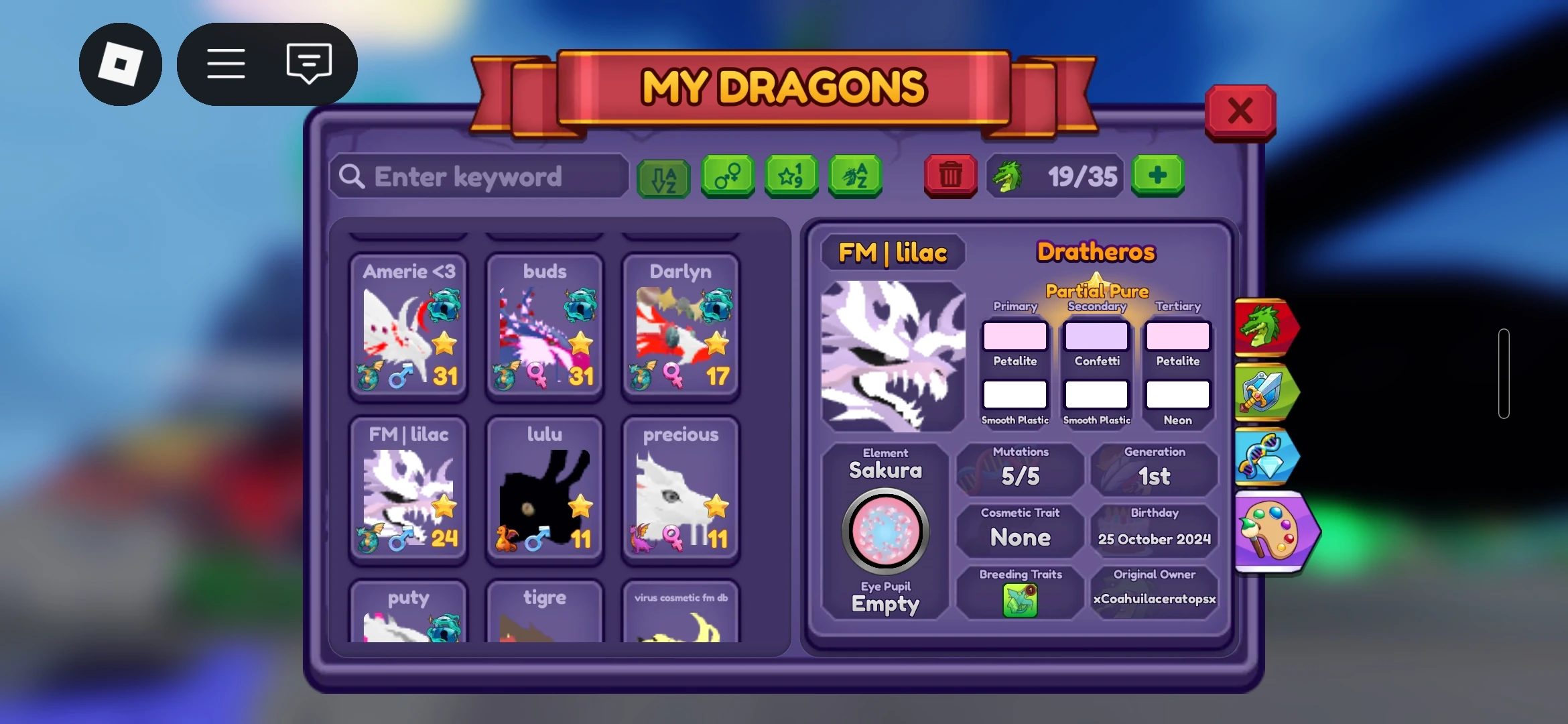1568x724 pixels.
Task: Select the Petalite primary color swatch
Action: click(x=1015, y=336)
